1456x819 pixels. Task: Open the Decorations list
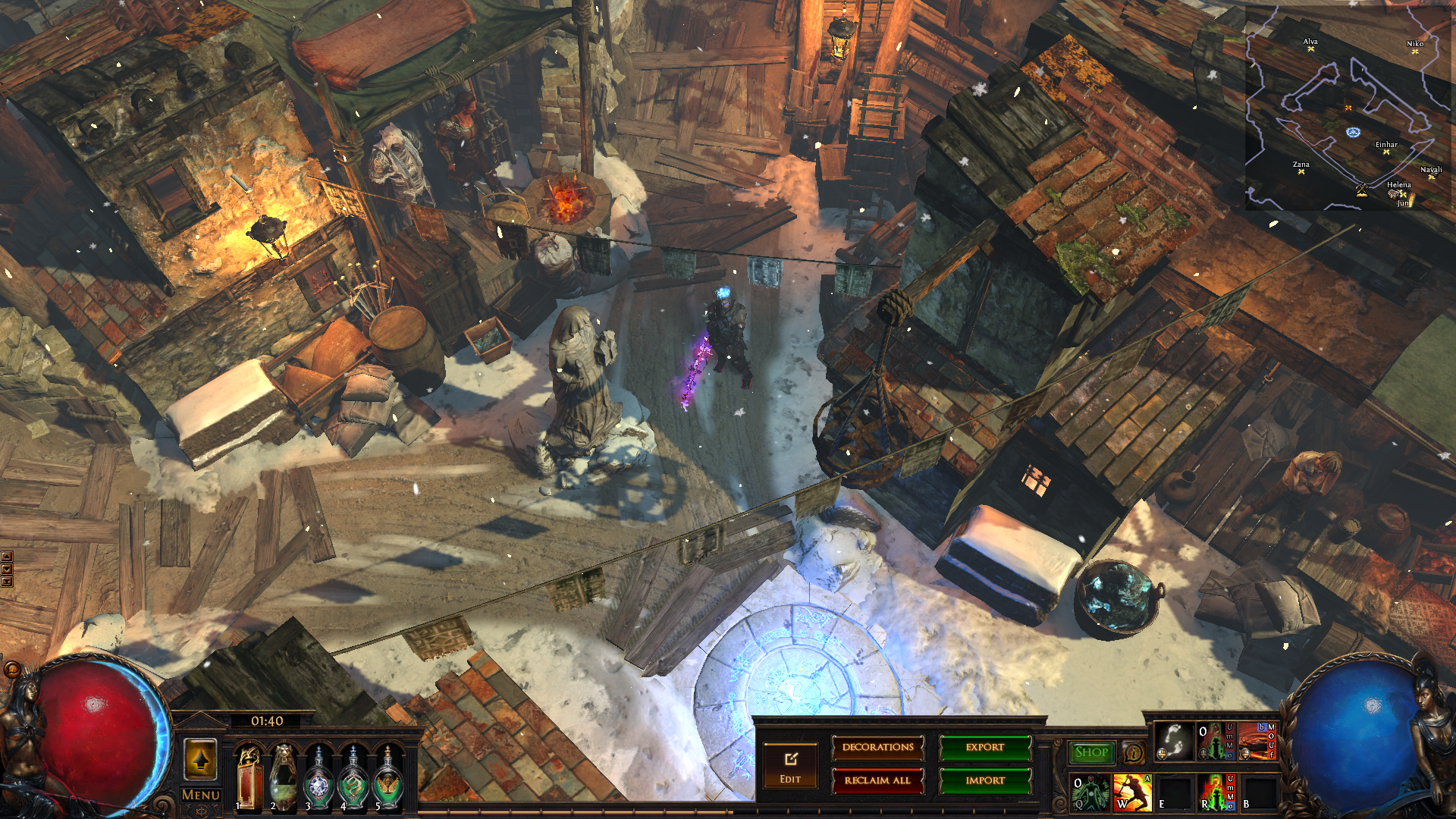pos(878,748)
